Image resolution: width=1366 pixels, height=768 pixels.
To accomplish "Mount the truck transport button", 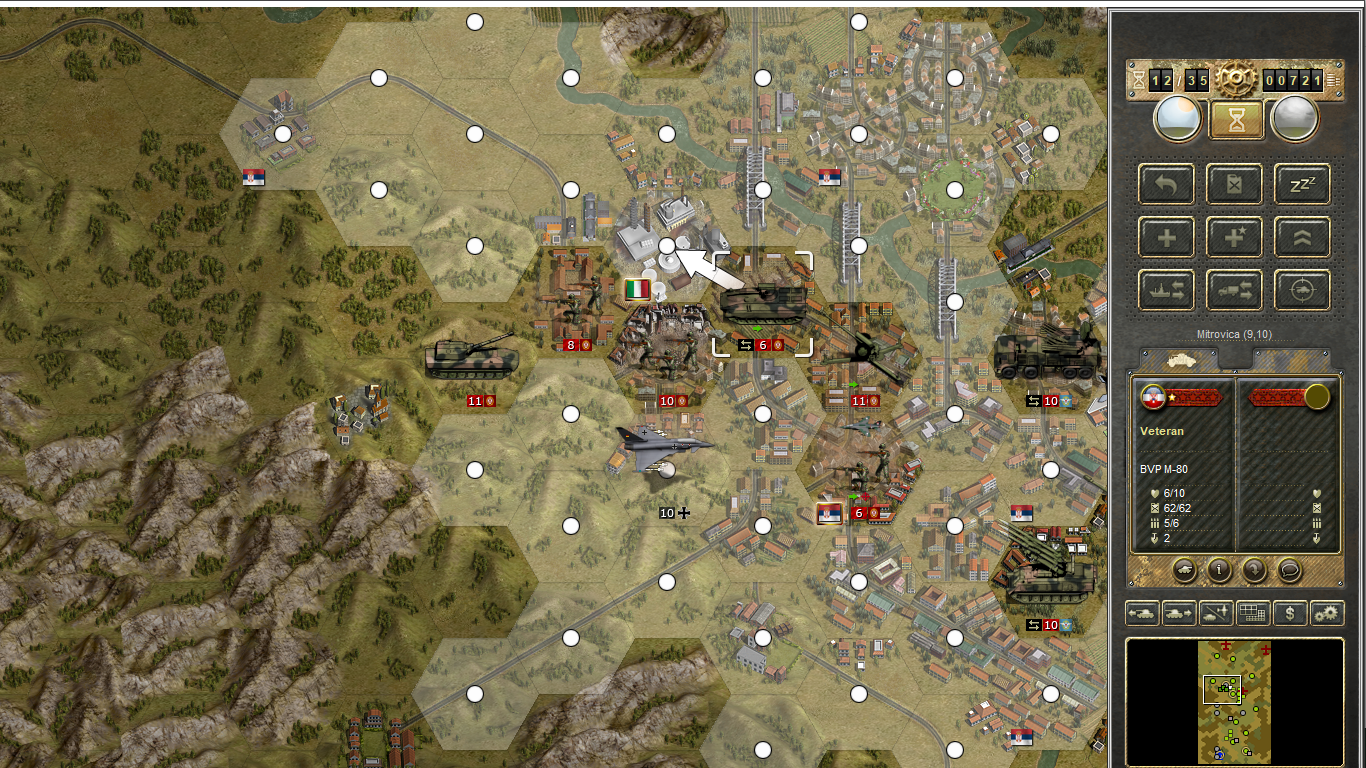I will click(1235, 291).
